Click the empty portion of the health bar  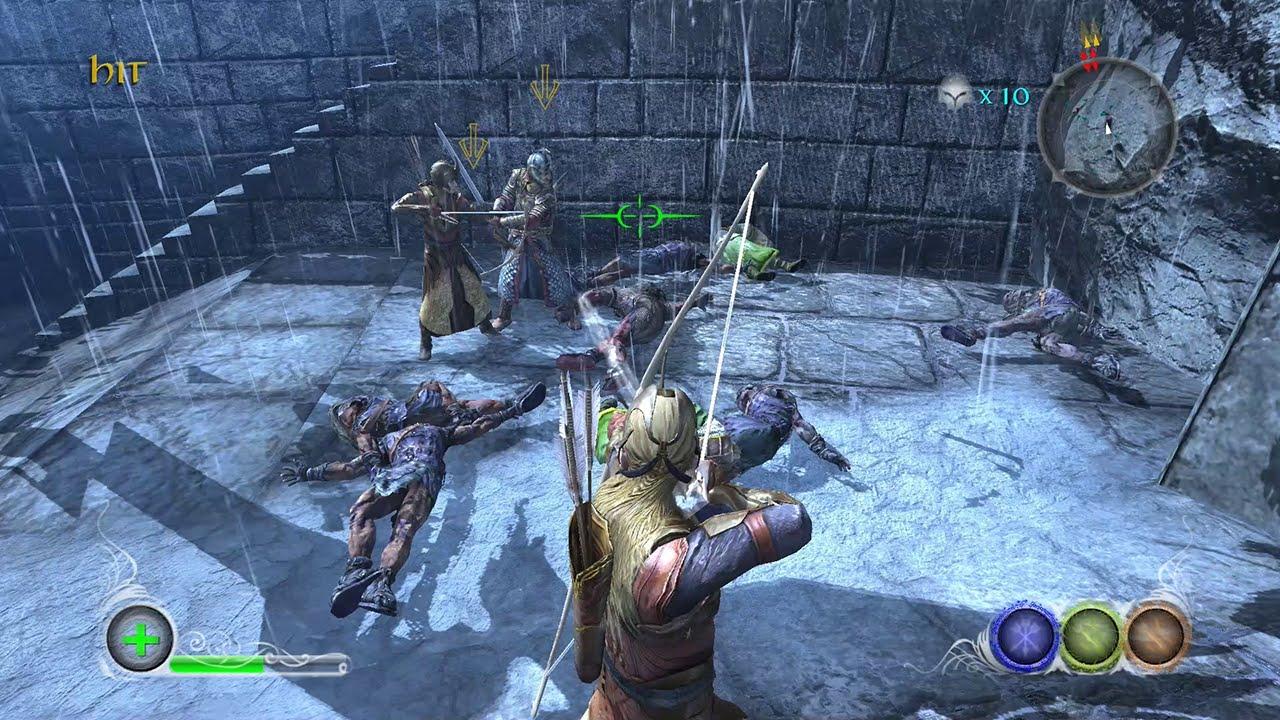click(310, 660)
